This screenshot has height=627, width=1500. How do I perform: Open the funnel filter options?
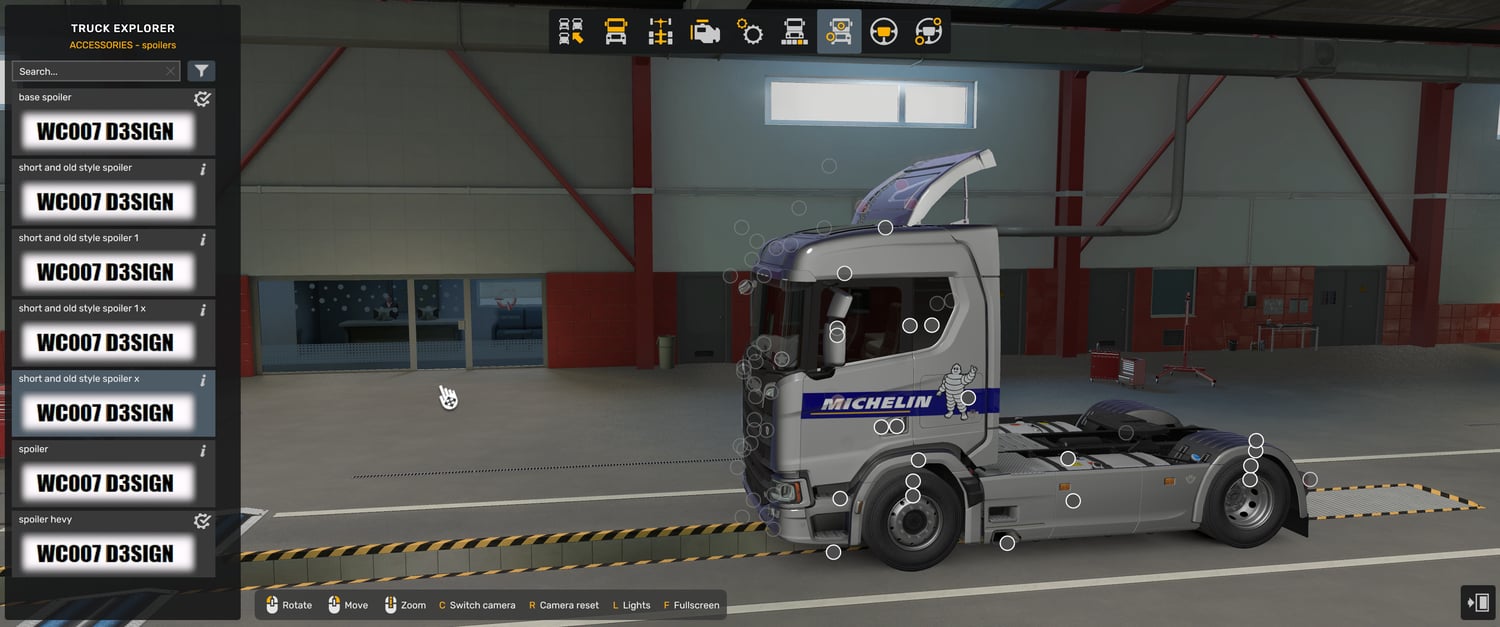tap(202, 71)
